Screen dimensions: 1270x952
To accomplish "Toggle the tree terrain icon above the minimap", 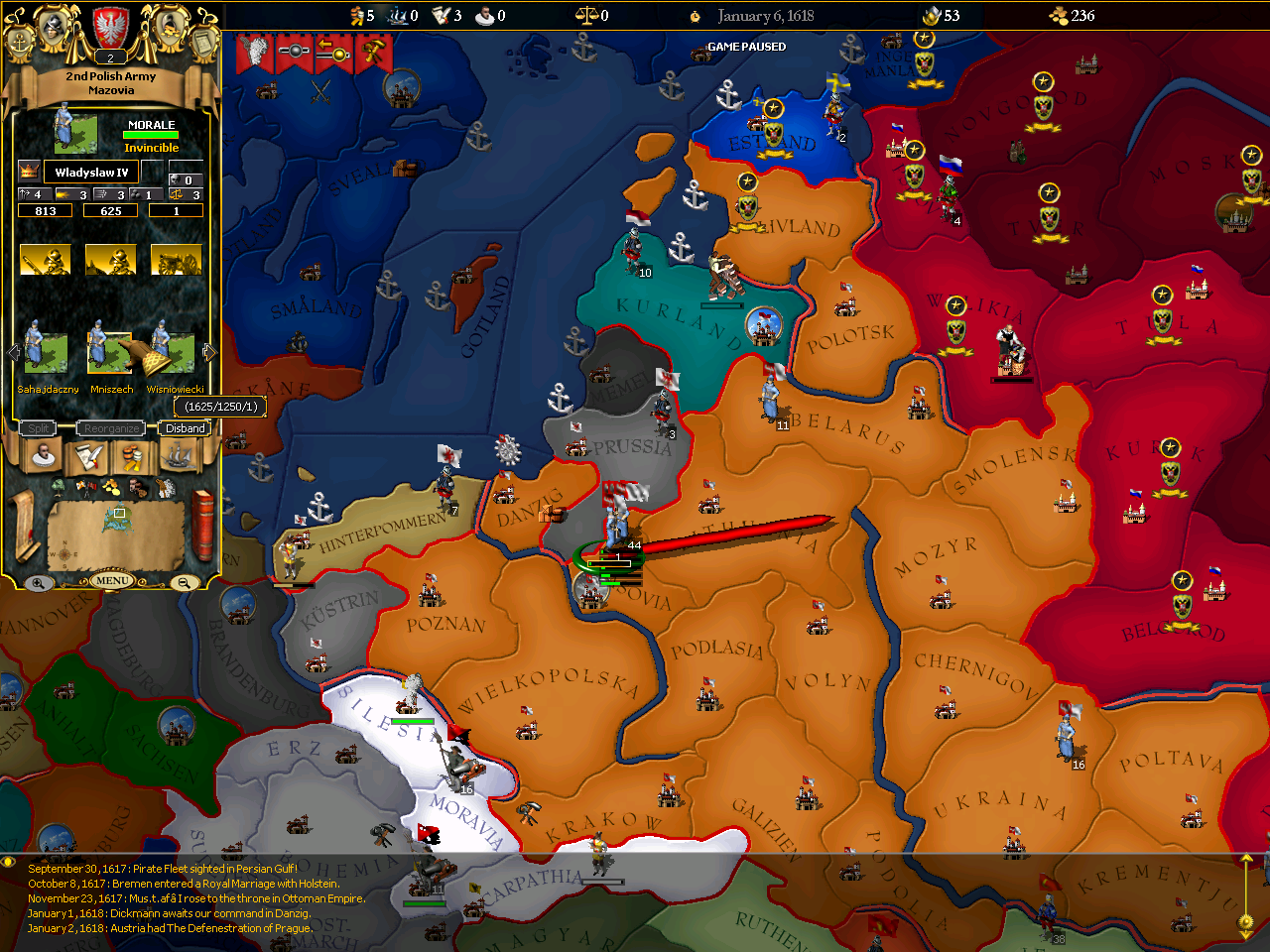I will click(x=58, y=488).
